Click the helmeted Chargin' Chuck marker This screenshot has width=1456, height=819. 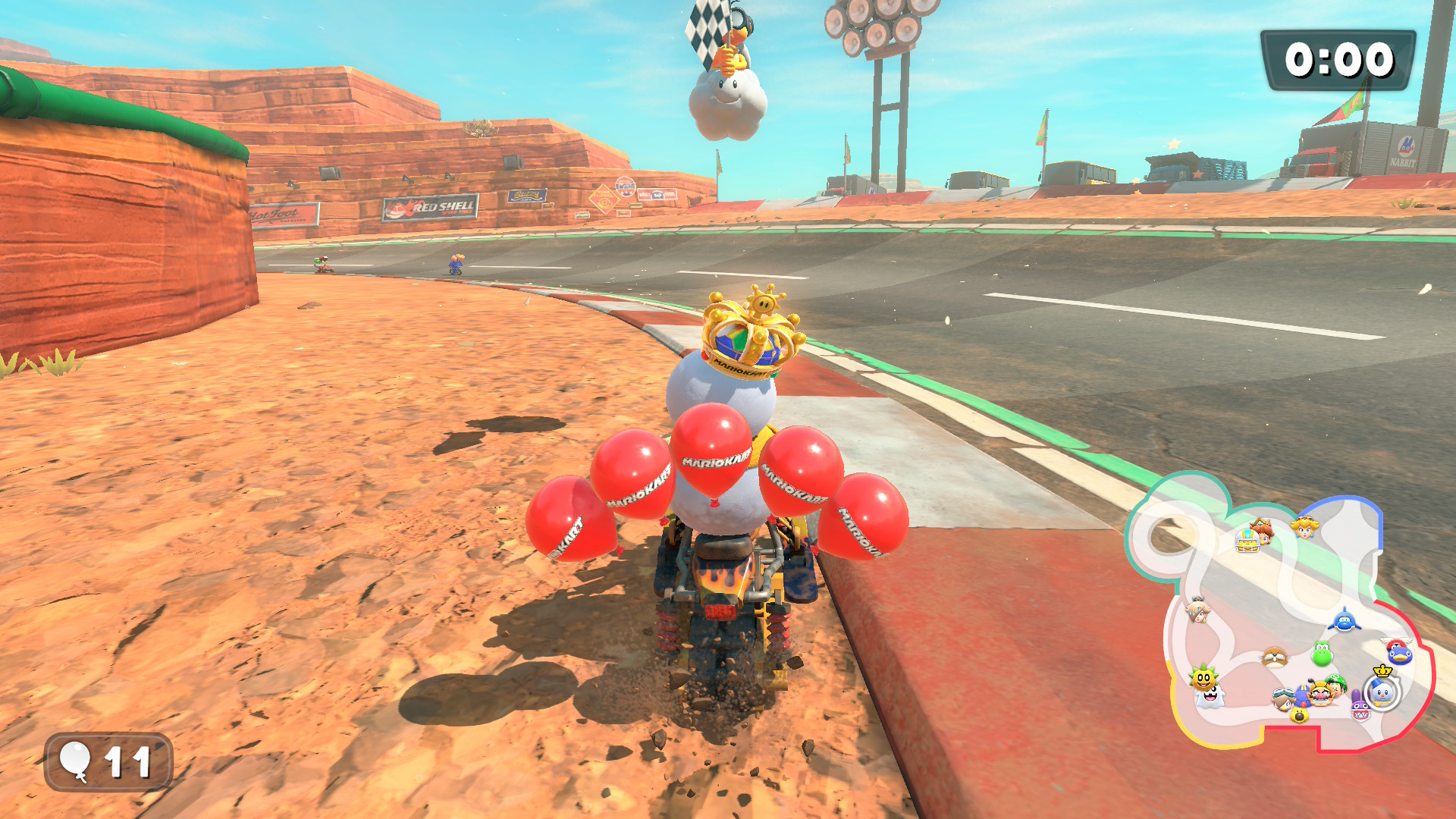coord(1247,540)
